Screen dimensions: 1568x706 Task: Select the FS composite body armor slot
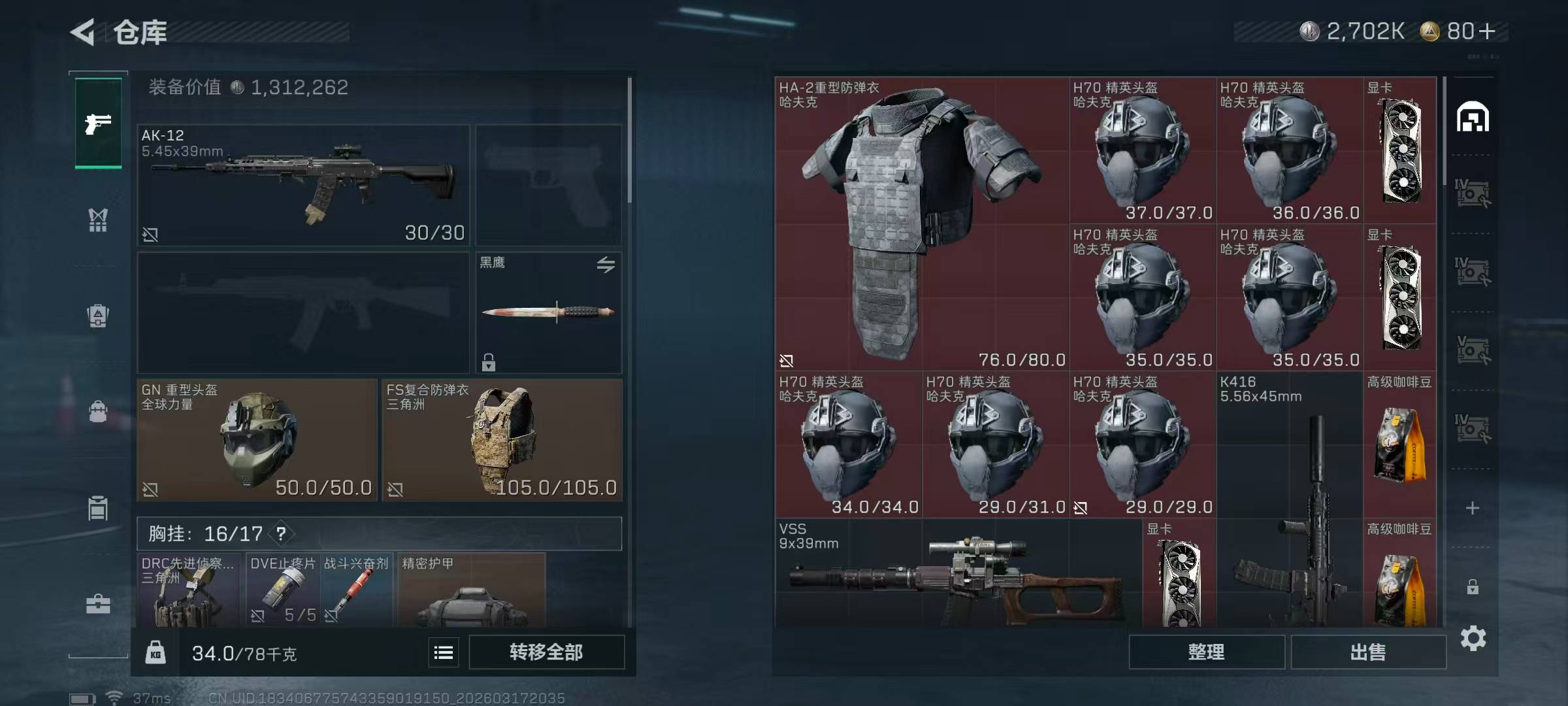502,440
